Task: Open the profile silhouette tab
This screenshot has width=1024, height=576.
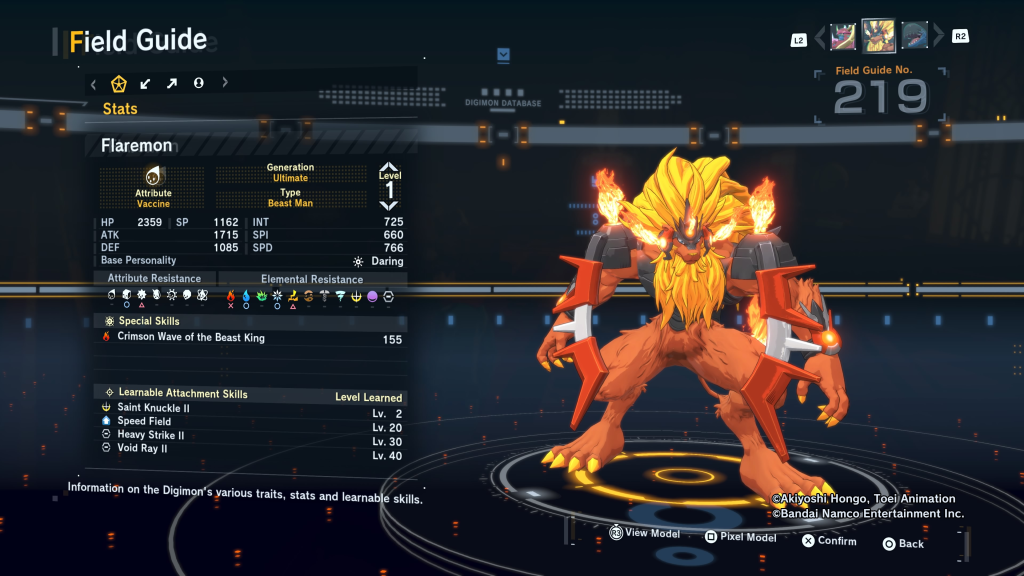Action: tap(198, 83)
